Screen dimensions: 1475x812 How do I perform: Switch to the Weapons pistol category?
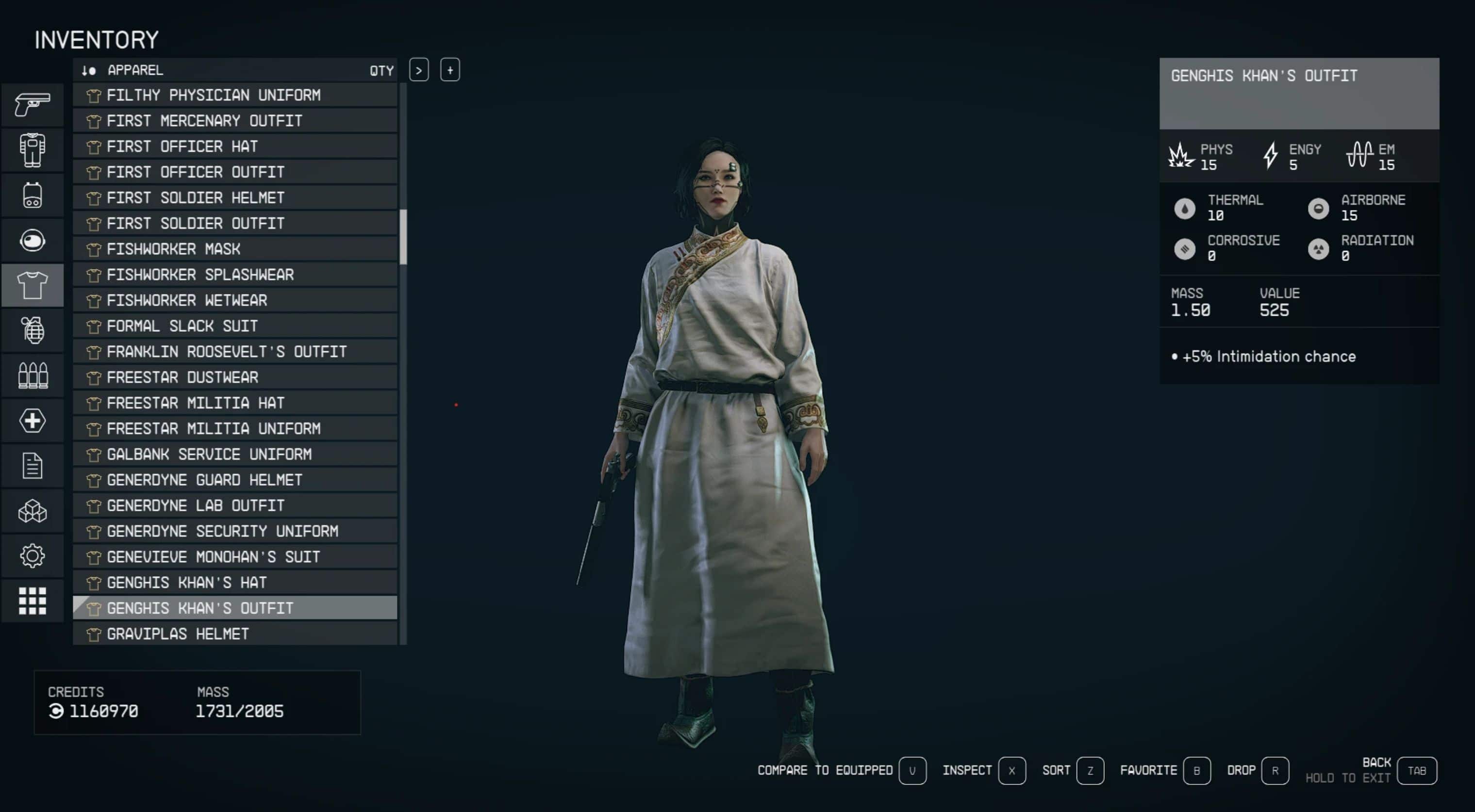[x=32, y=105]
